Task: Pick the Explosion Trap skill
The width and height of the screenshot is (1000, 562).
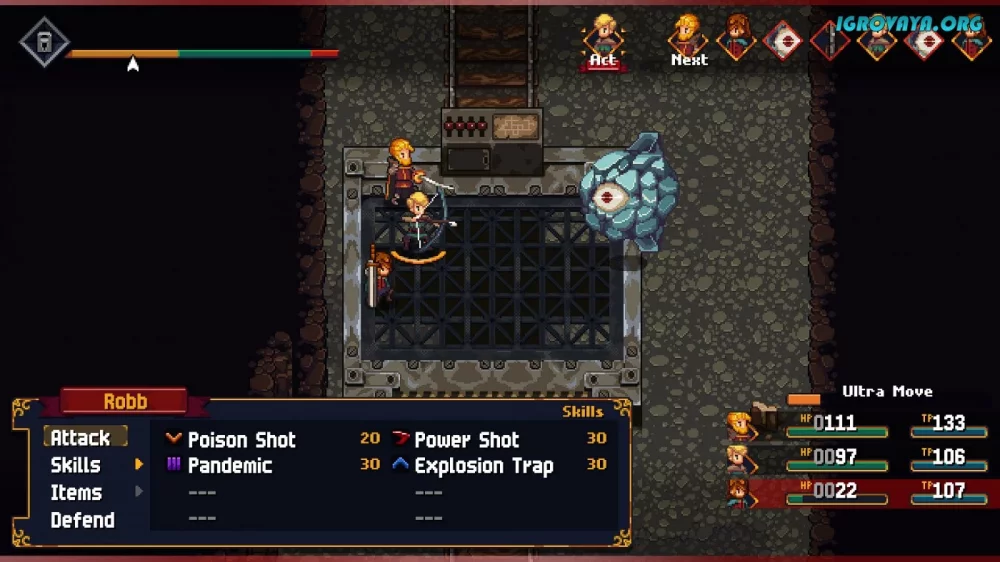Action: point(483,466)
